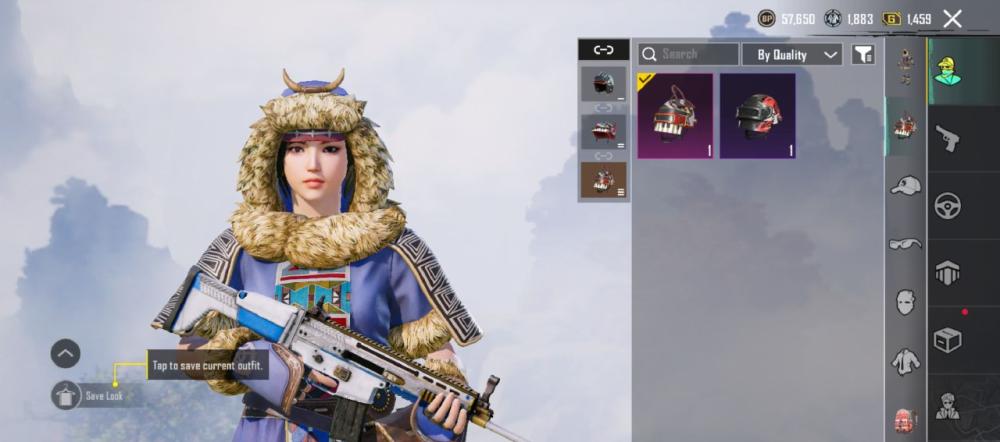
Task: Open the By Quality sort dropdown
Action: click(797, 55)
